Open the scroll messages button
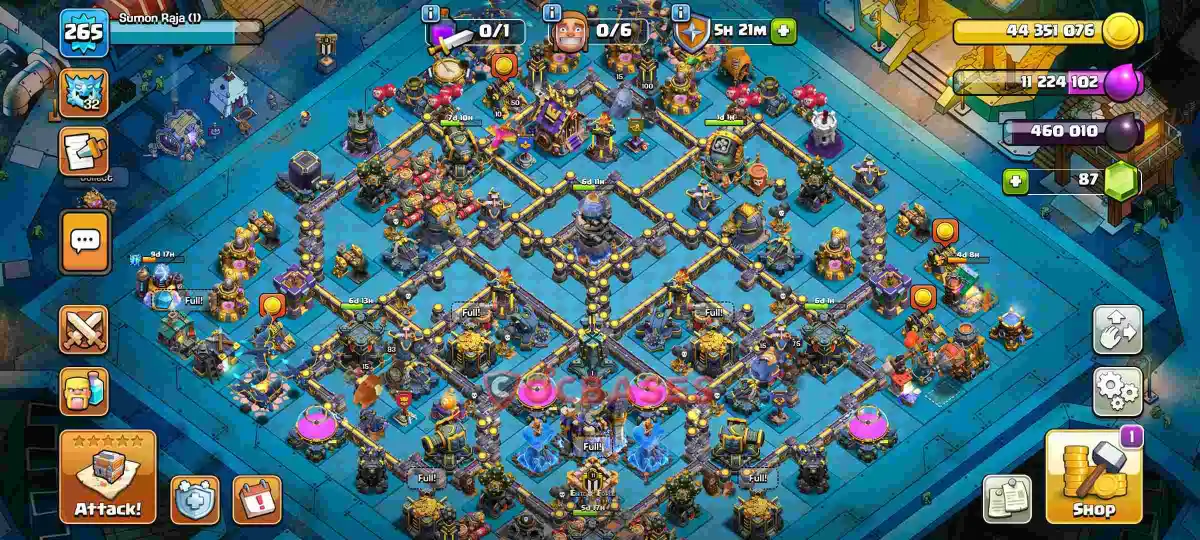Viewport: 1200px width, 540px height. click(x=84, y=152)
